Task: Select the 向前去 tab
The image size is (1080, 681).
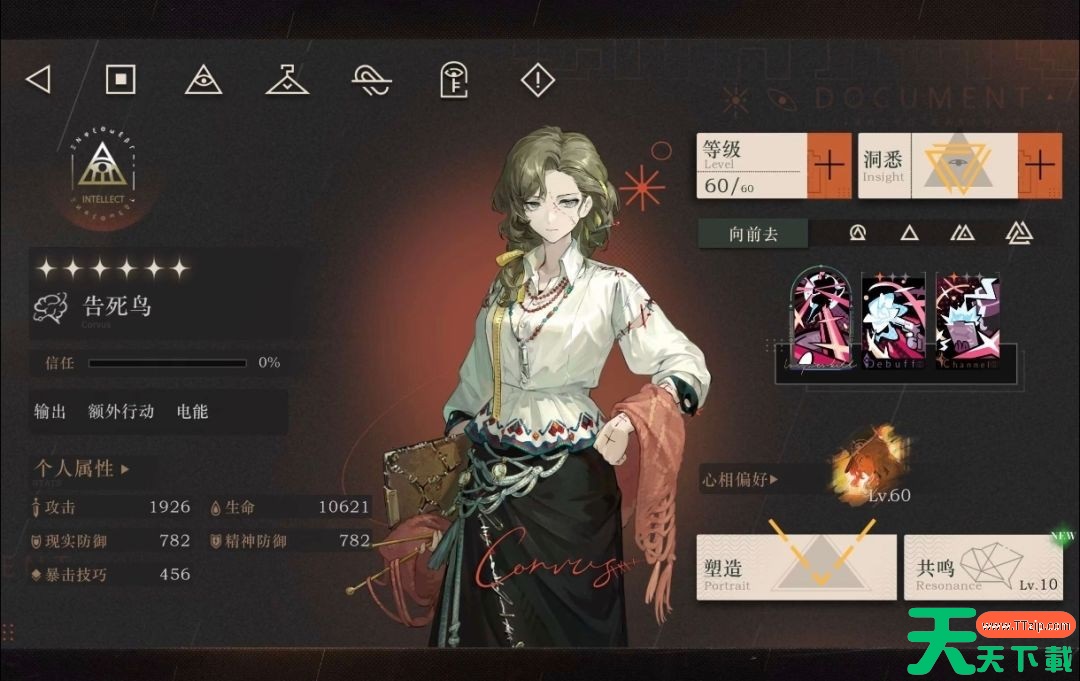Action: click(x=753, y=234)
